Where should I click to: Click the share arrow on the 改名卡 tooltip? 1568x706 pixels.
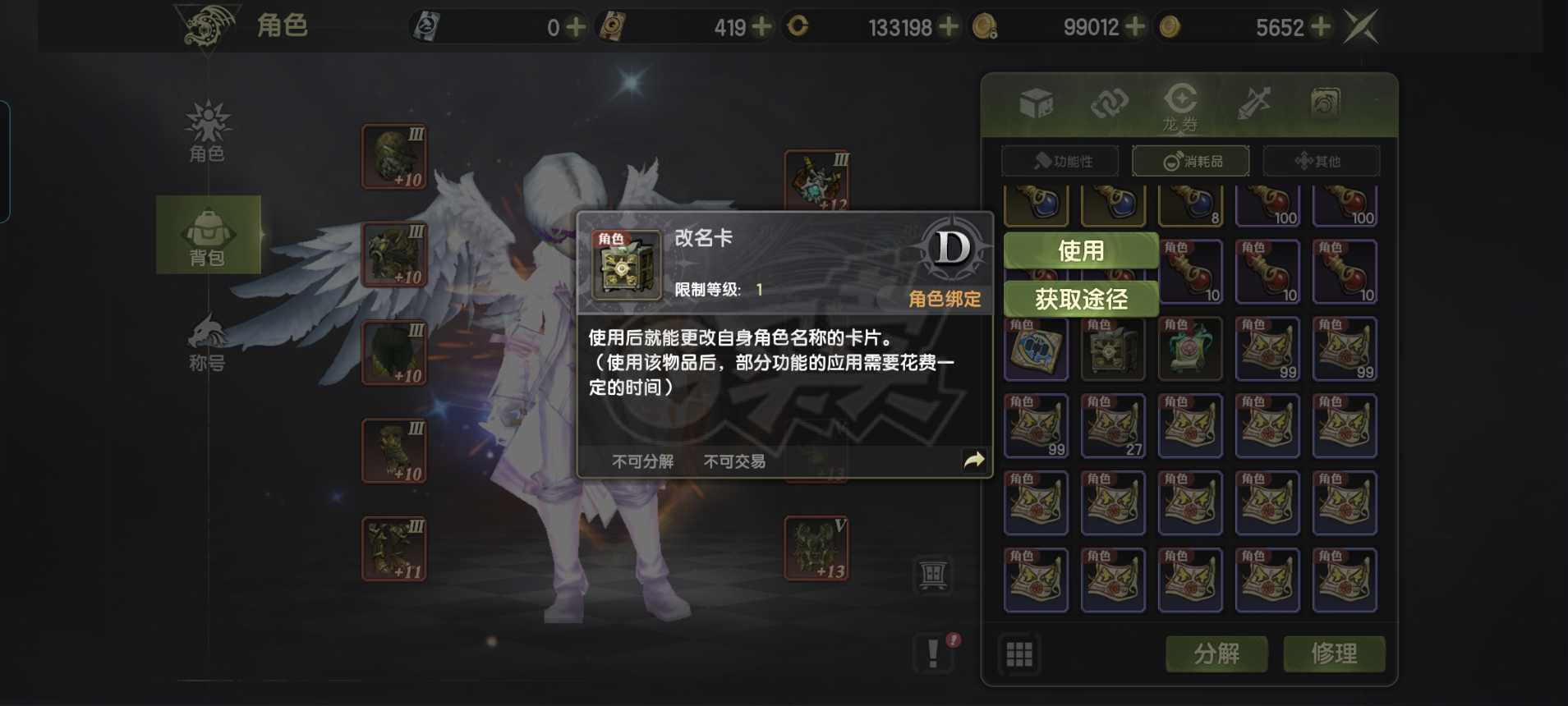(973, 461)
